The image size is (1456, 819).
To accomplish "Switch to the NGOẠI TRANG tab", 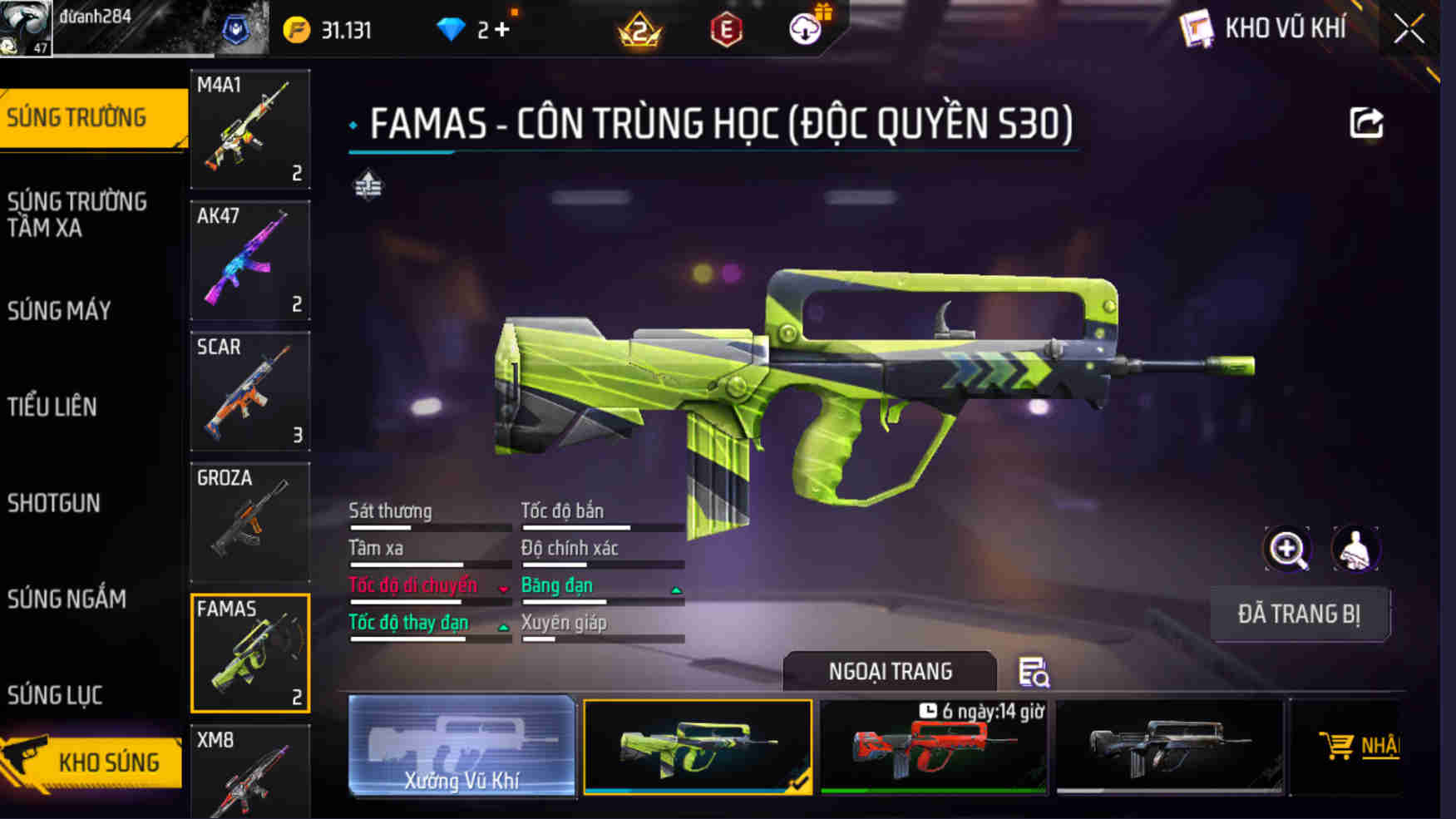I will [889, 670].
